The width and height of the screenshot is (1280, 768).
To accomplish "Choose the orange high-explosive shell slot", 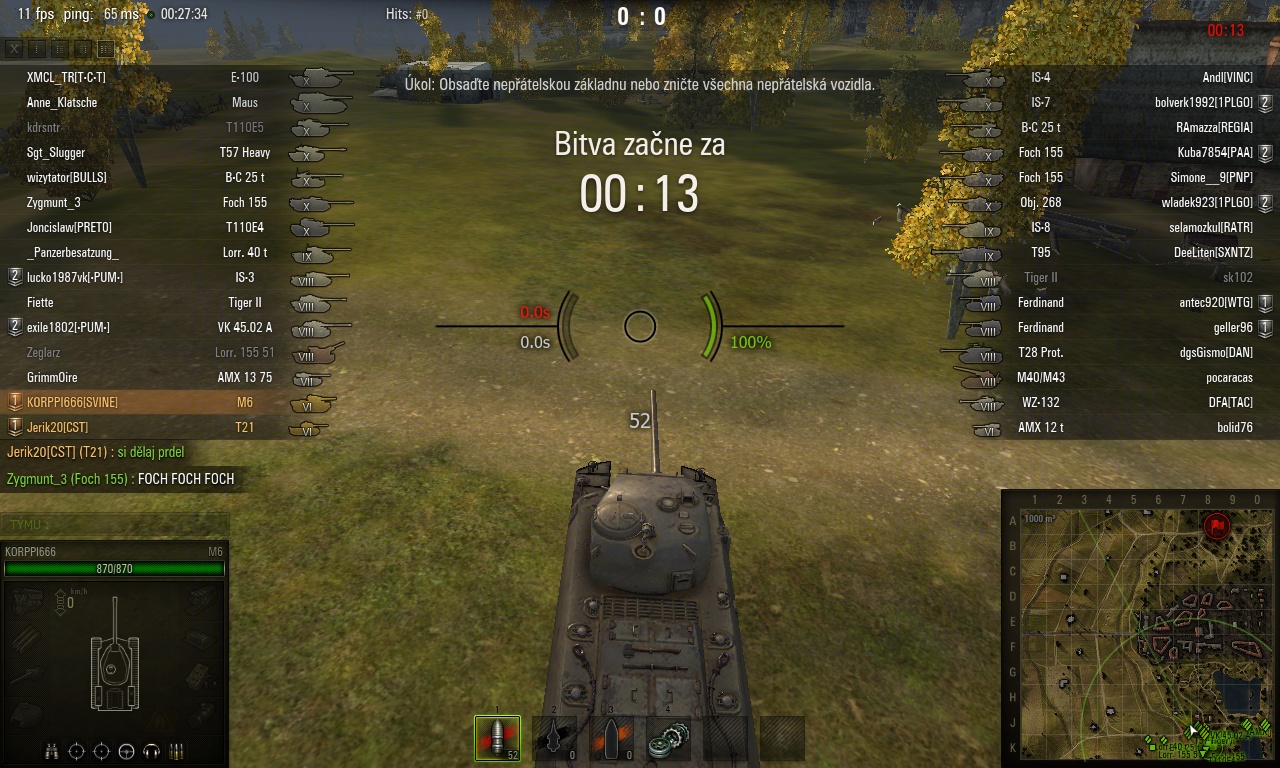I will click(611, 739).
